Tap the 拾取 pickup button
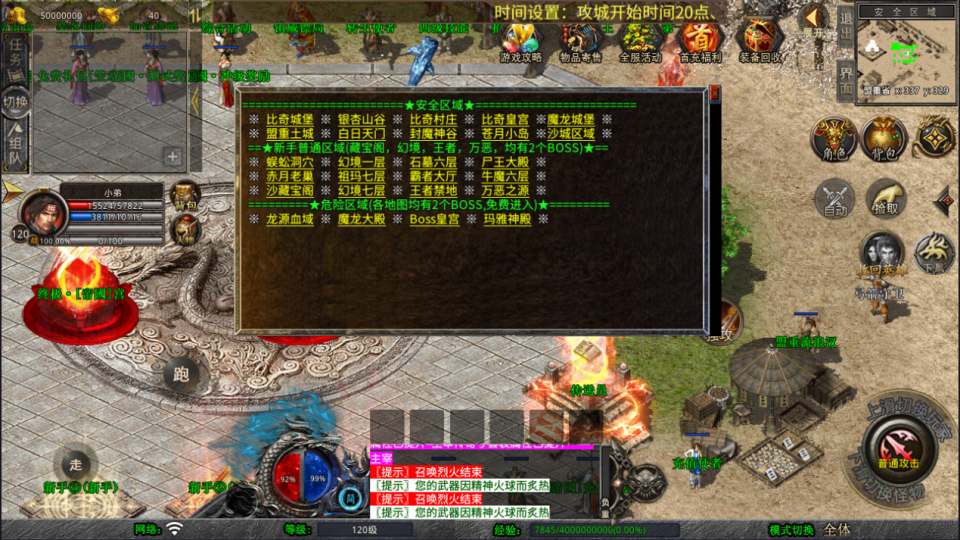The height and width of the screenshot is (540, 960). point(885,199)
